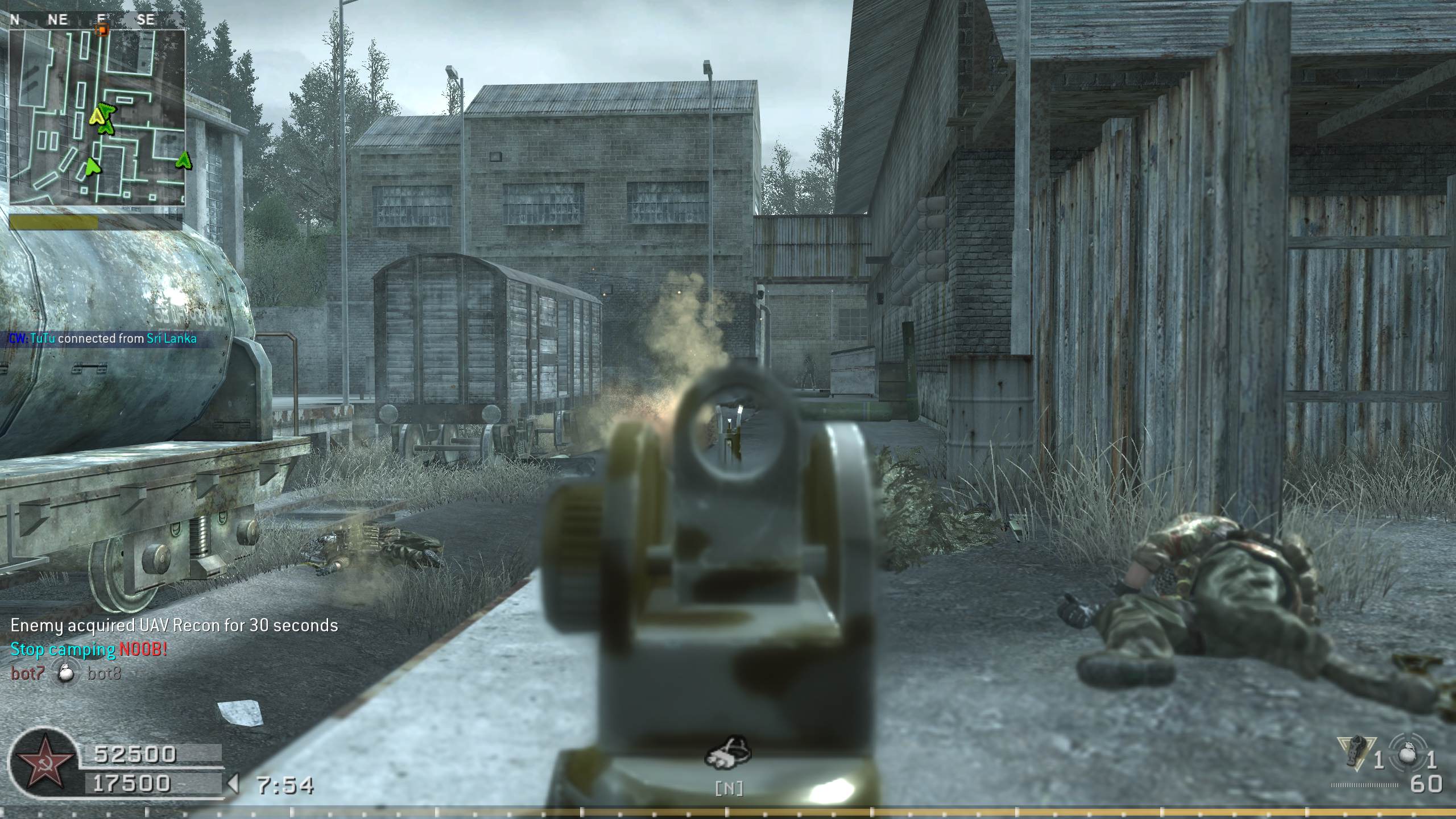Click the tactical minimap
Screen dimensions: 1456x819
pyautogui.click(x=97, y=117)
